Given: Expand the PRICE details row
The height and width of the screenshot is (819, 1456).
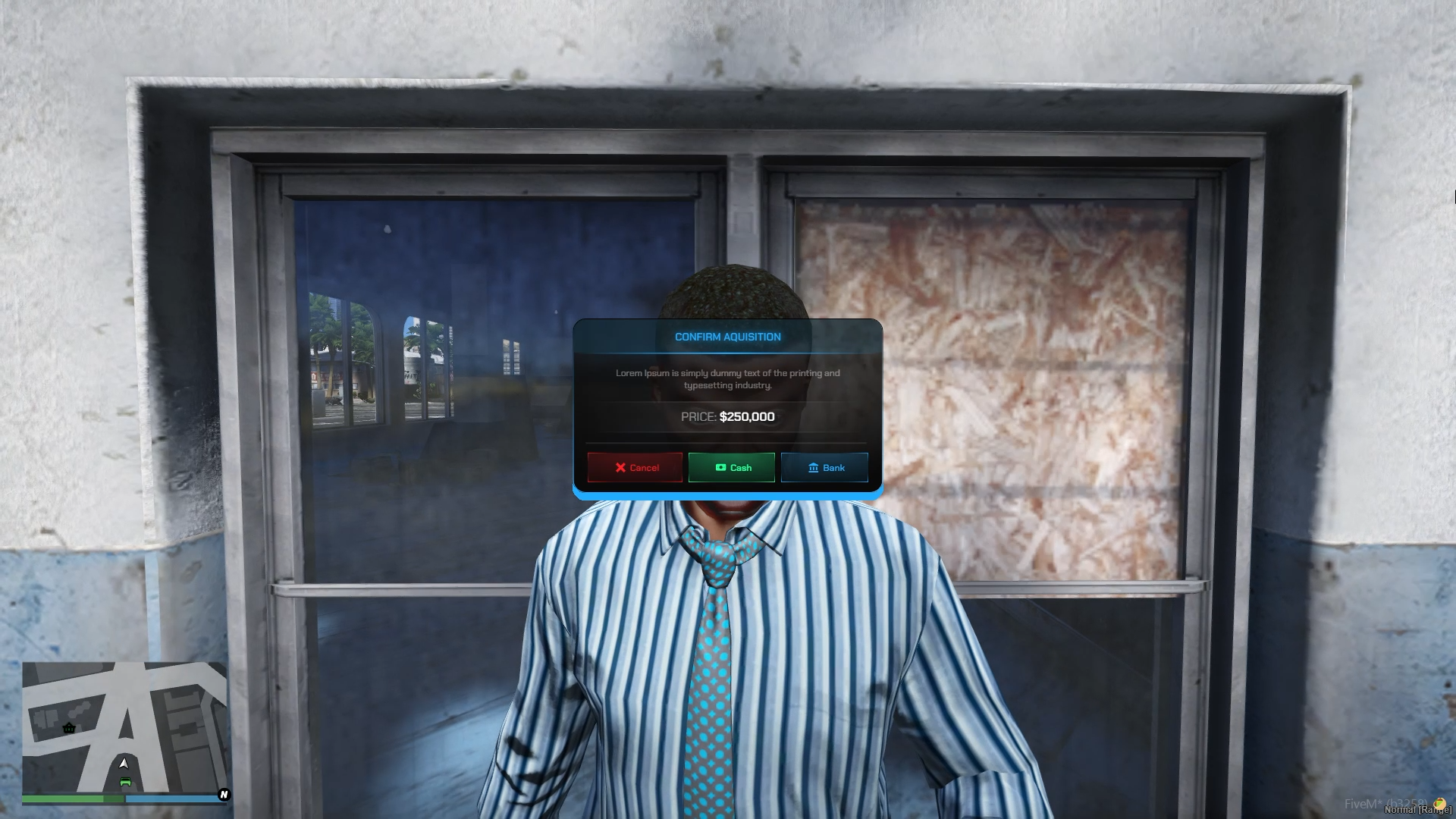Looking at the screenshot, I should coord(728,416).
